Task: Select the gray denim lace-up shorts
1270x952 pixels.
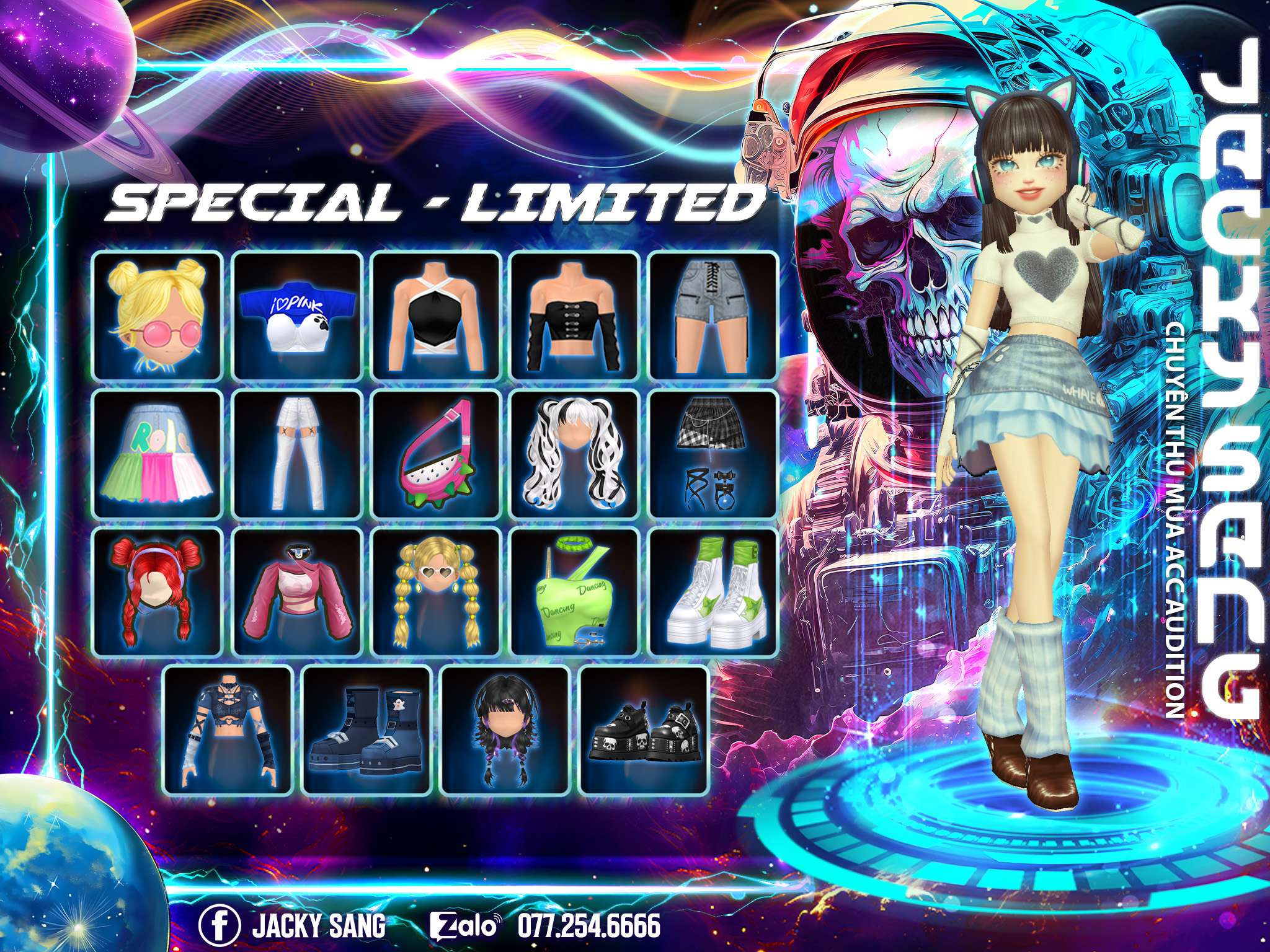Action: (713, 315)
